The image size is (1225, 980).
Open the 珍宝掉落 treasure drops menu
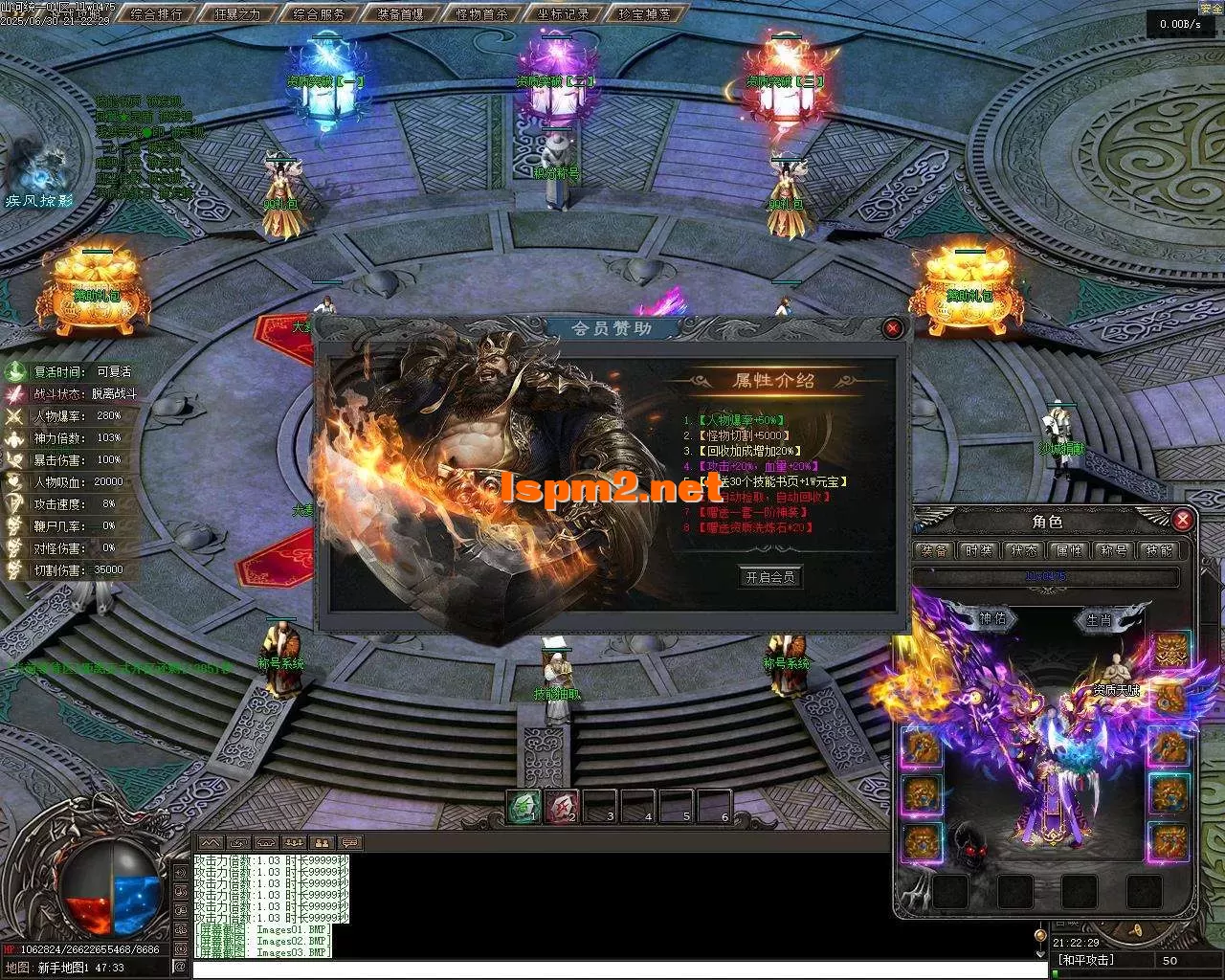point(644,14)
